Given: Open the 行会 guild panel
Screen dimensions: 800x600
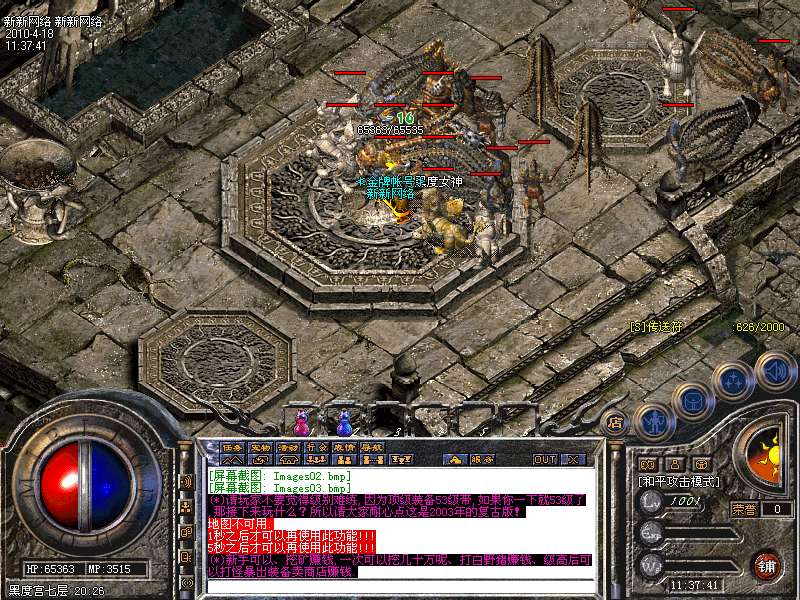Looking at the screenshot, I should pyautogui.click(x=316, y=447).
